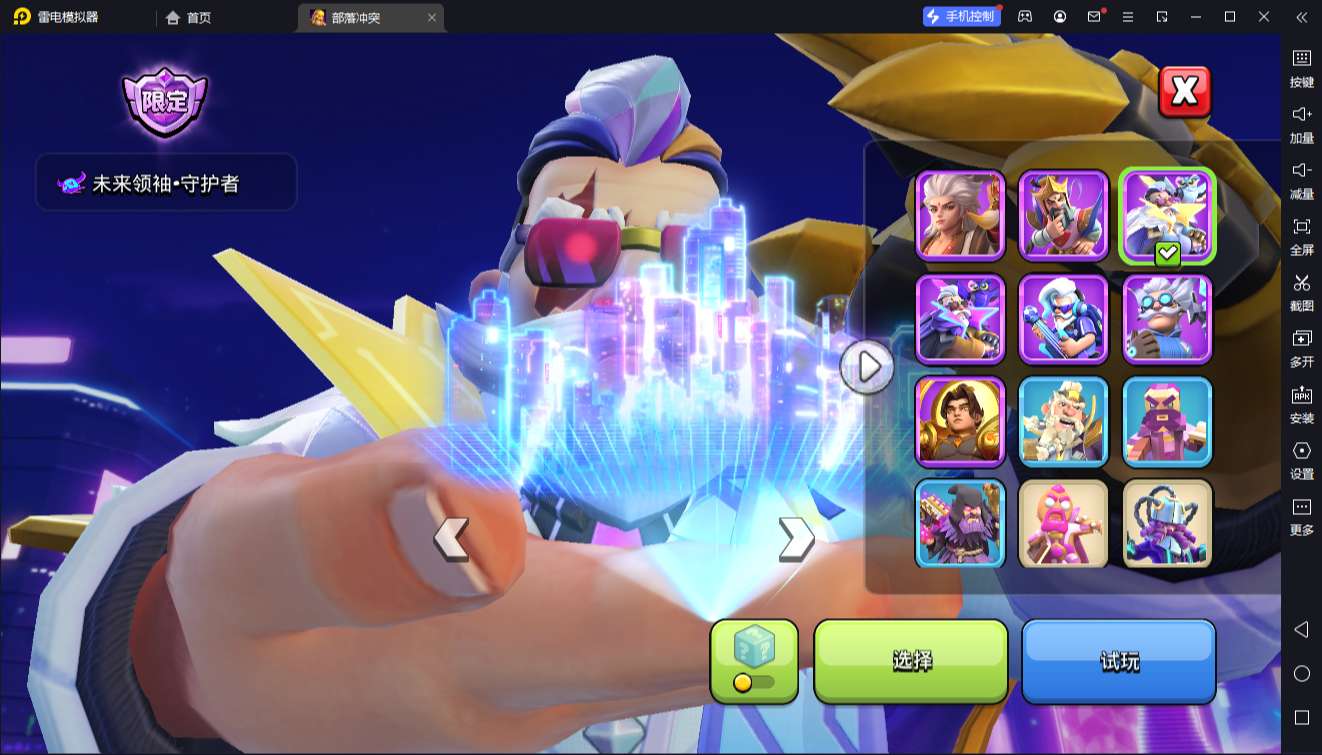Select the currently checked skin thumbnail
The image size is (1322, 755).
[x=1167, y=215]
